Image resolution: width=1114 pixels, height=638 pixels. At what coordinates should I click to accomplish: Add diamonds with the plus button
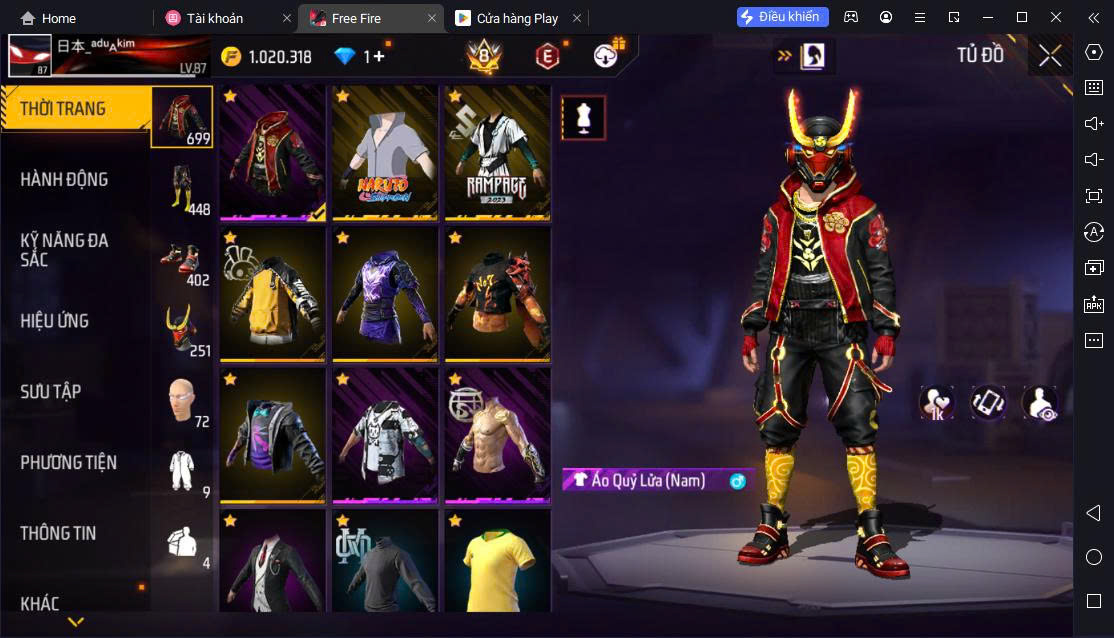[x=379, y=57]
